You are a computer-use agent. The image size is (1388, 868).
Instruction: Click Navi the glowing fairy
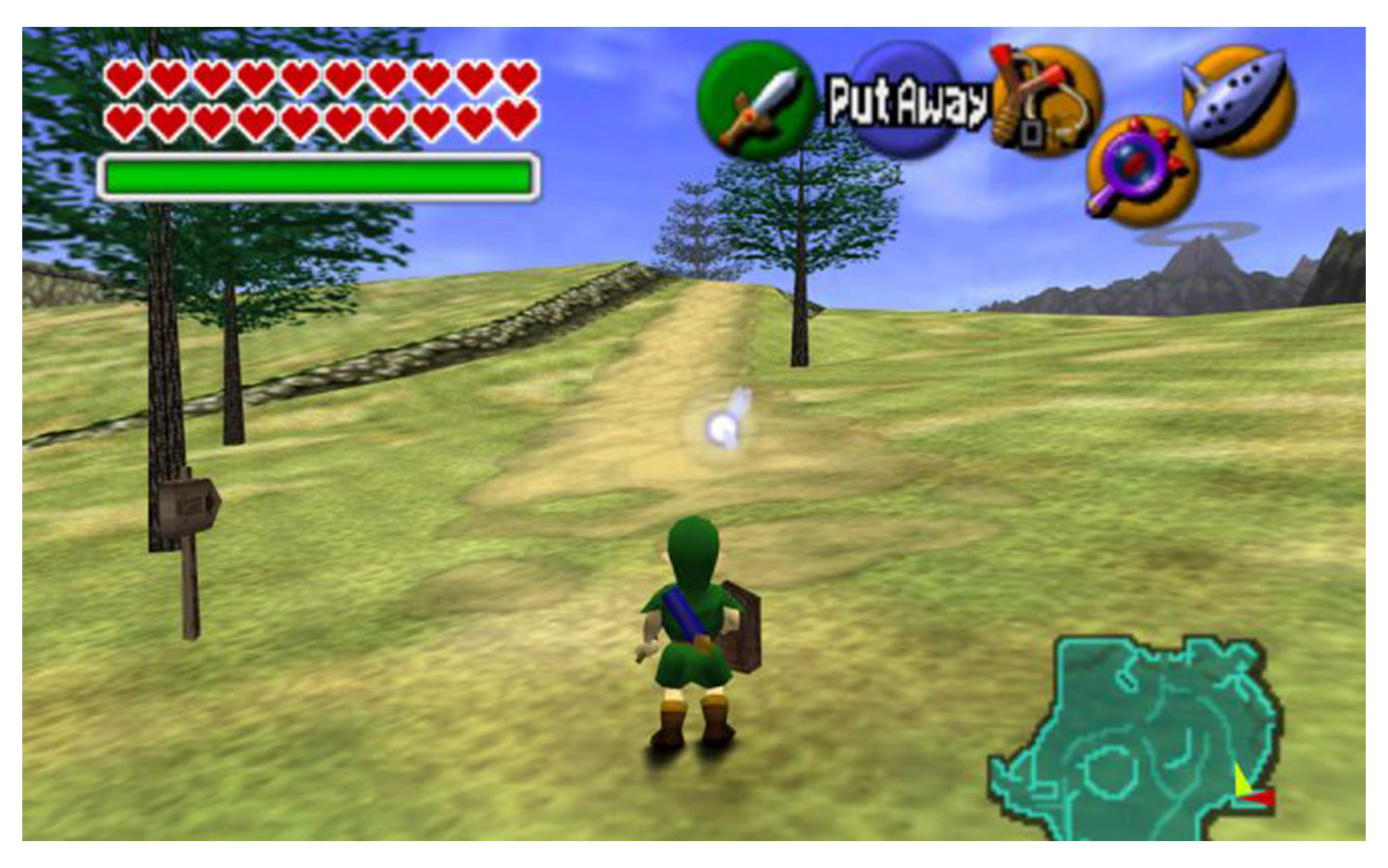(x=724, y=427)
